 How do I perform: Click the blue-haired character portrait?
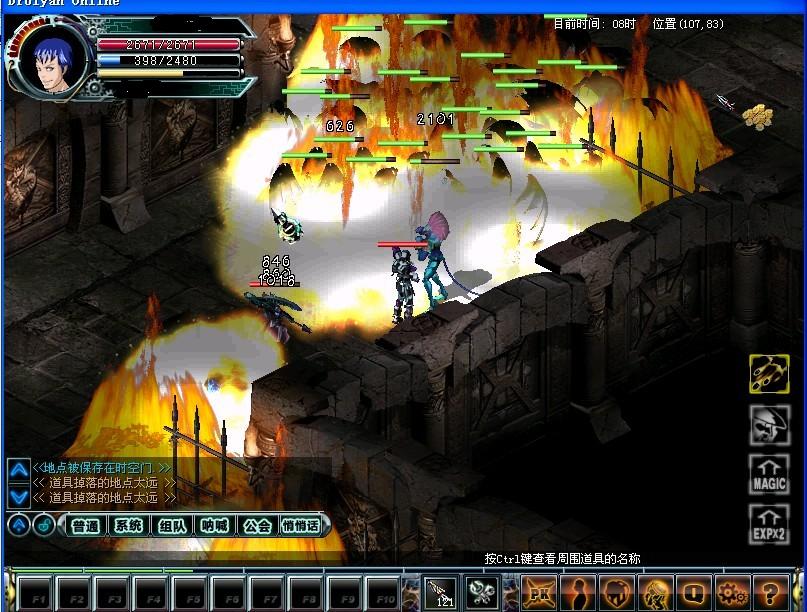point(49,62)
